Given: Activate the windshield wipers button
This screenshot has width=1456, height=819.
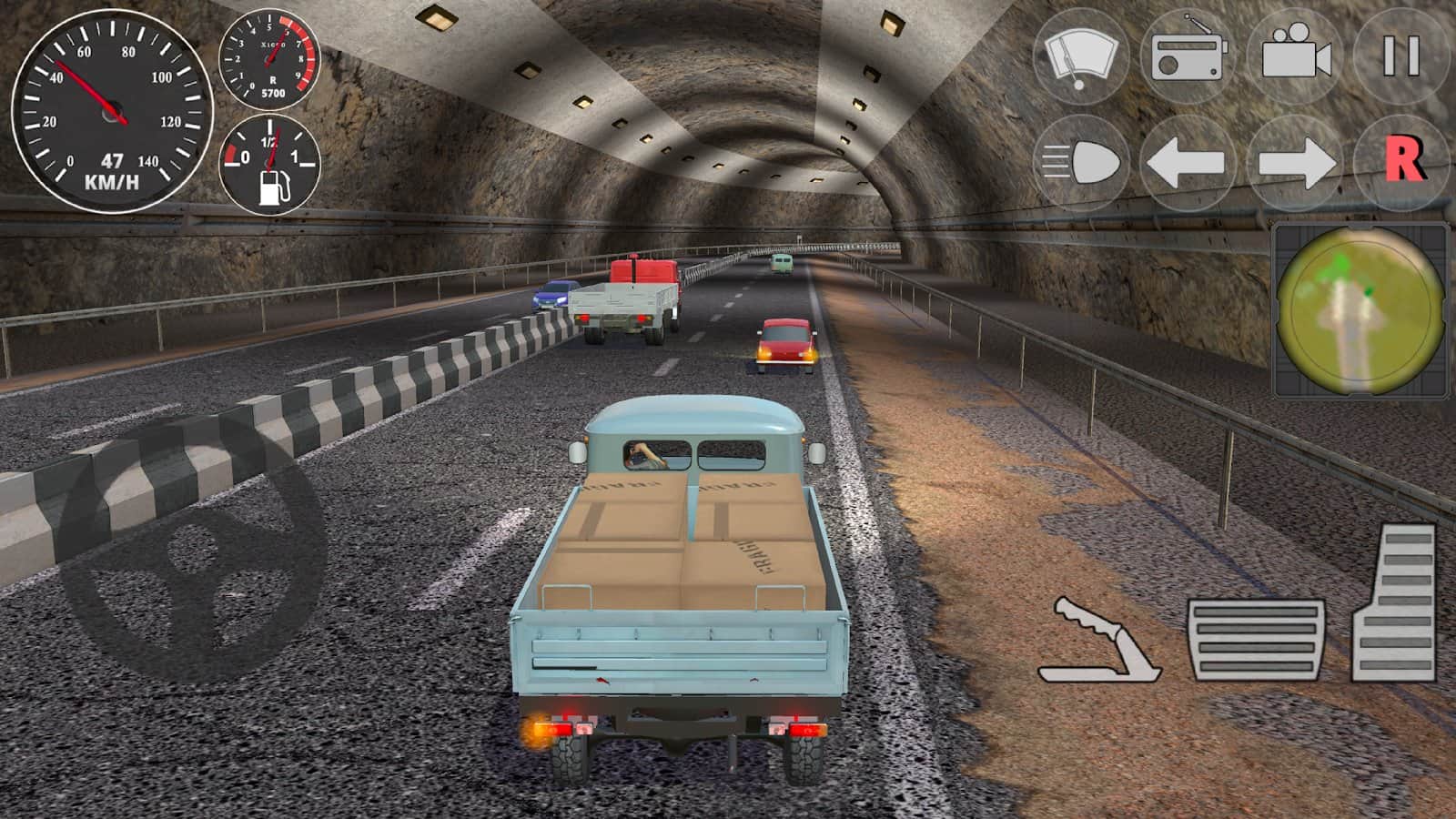Looking at the screenshot, I should pos(1080,56).
